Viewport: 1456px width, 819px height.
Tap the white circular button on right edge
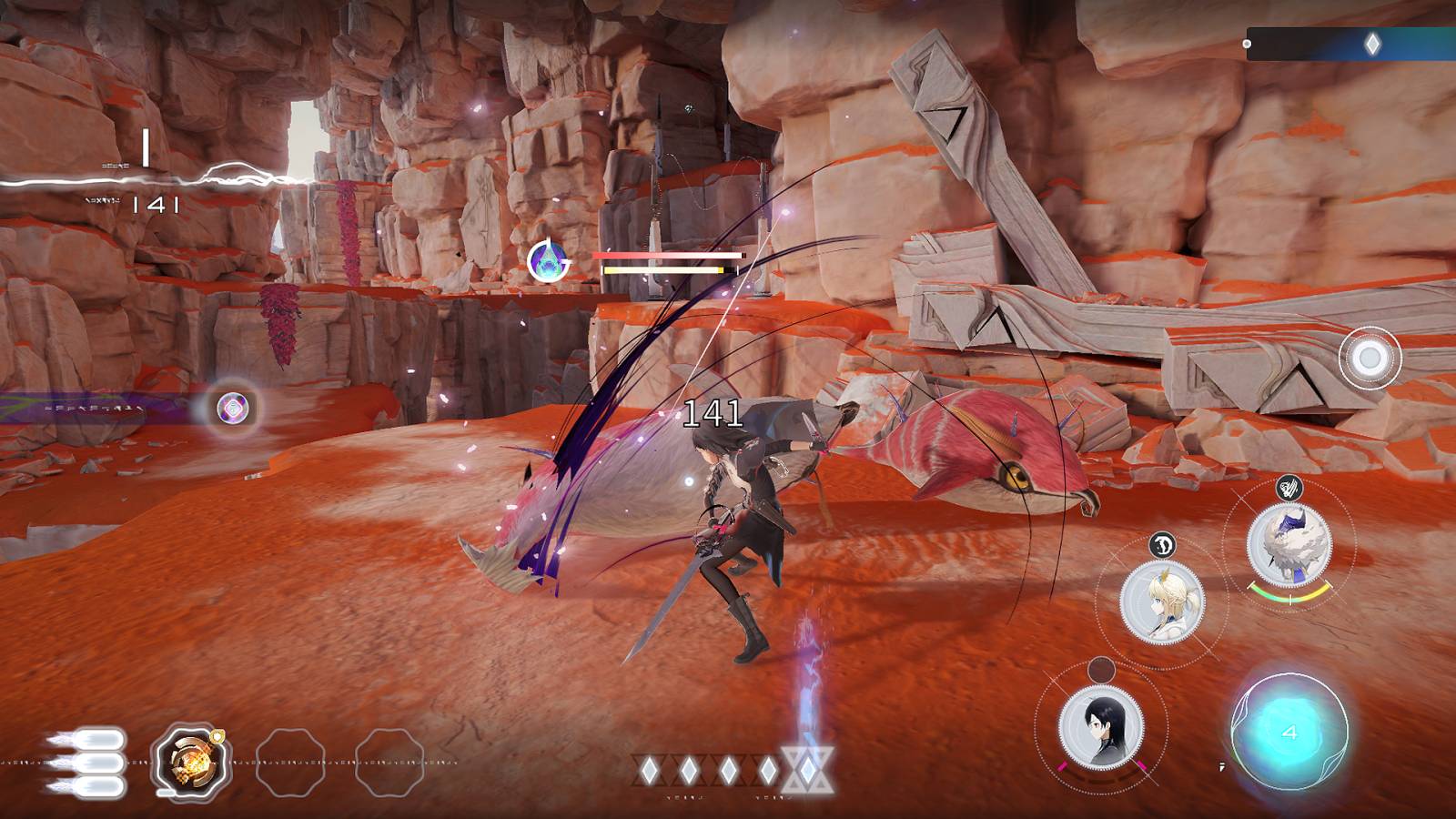[1370, 359]
